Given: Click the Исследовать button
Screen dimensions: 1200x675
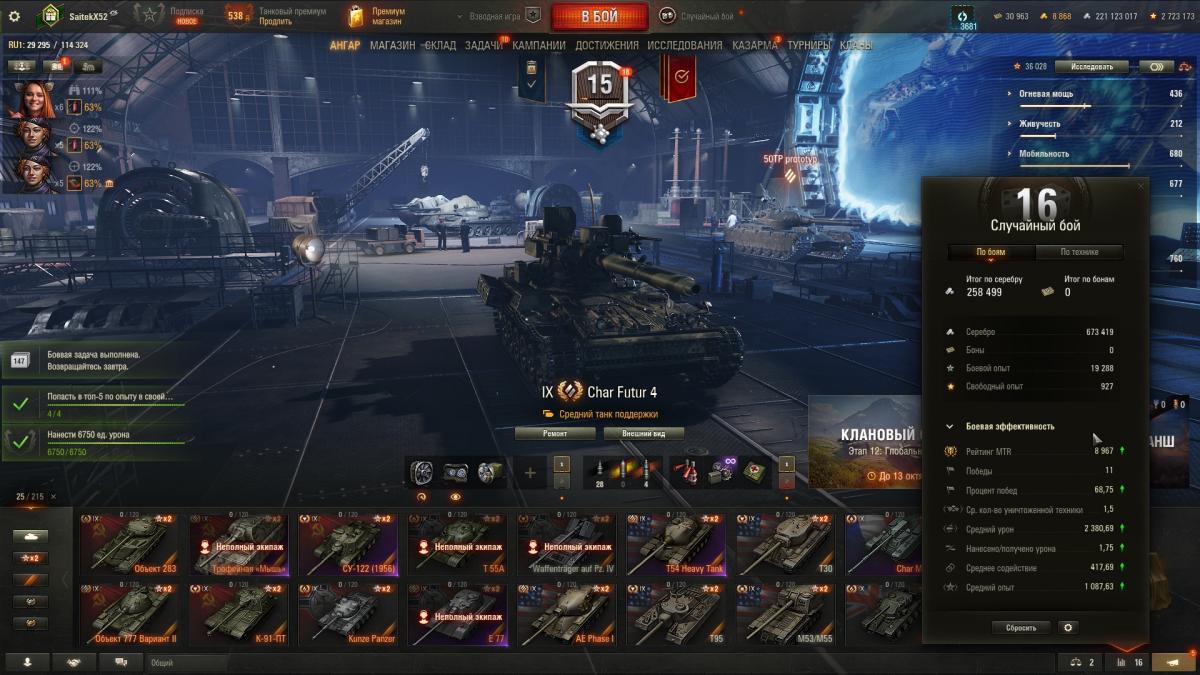Looking at the screenshot, I should pyautogui.click(x=1091, y=67).
